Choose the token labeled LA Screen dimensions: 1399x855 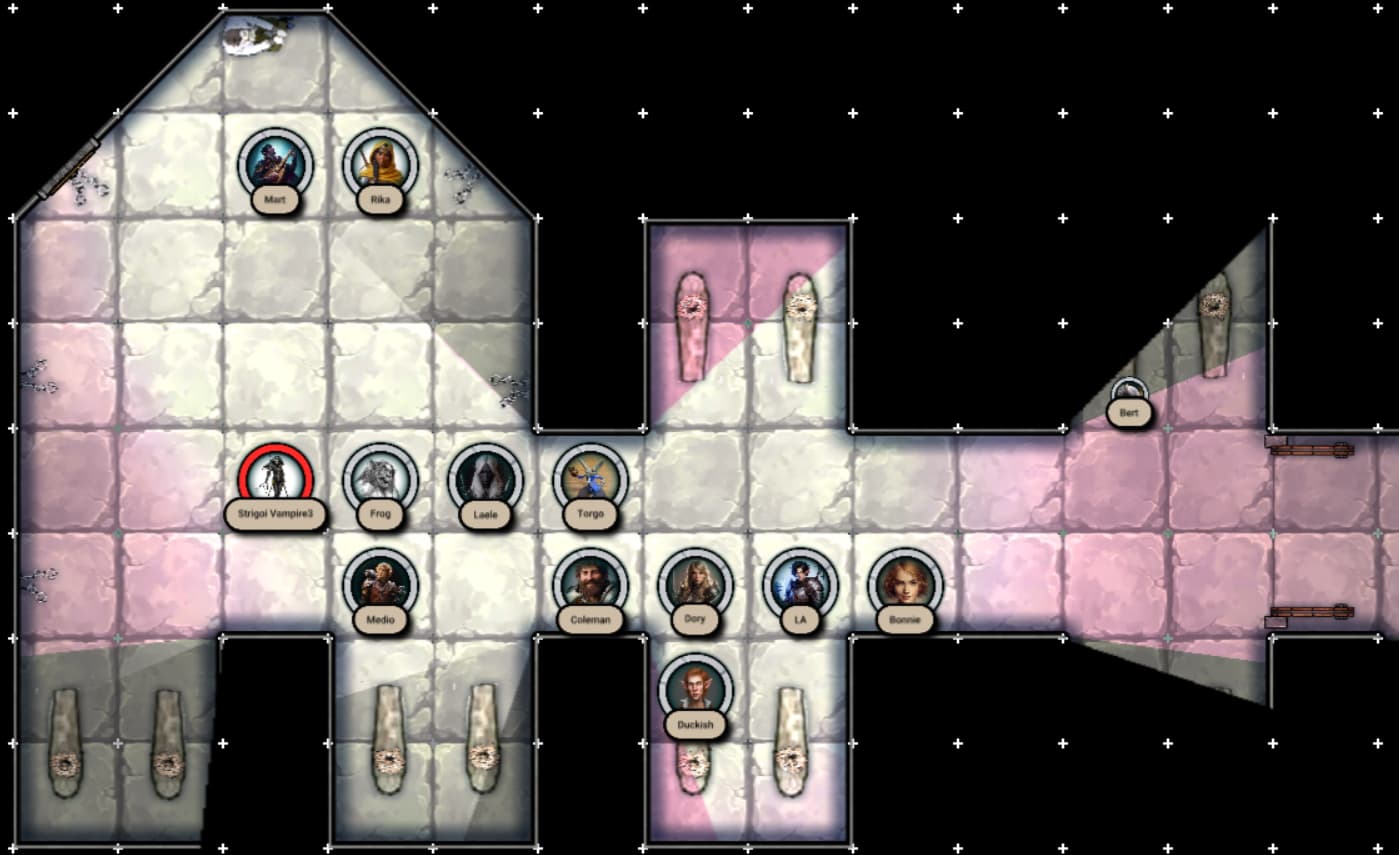coord(800,584)
